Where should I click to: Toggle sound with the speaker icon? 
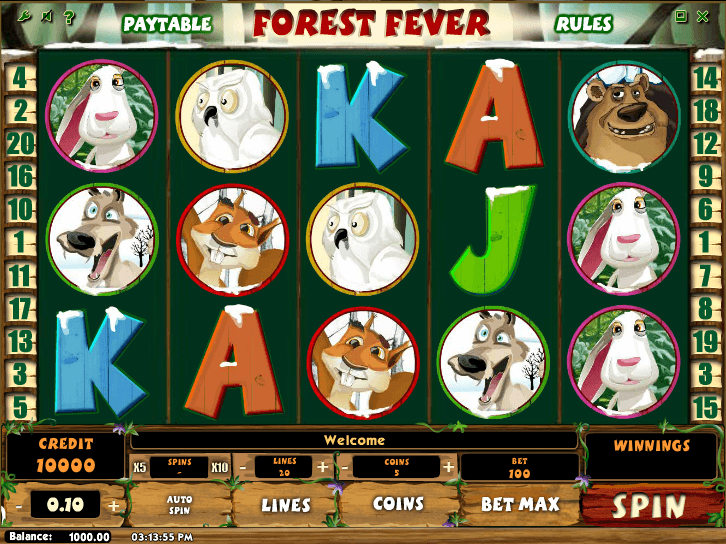[x=46, y=17]
